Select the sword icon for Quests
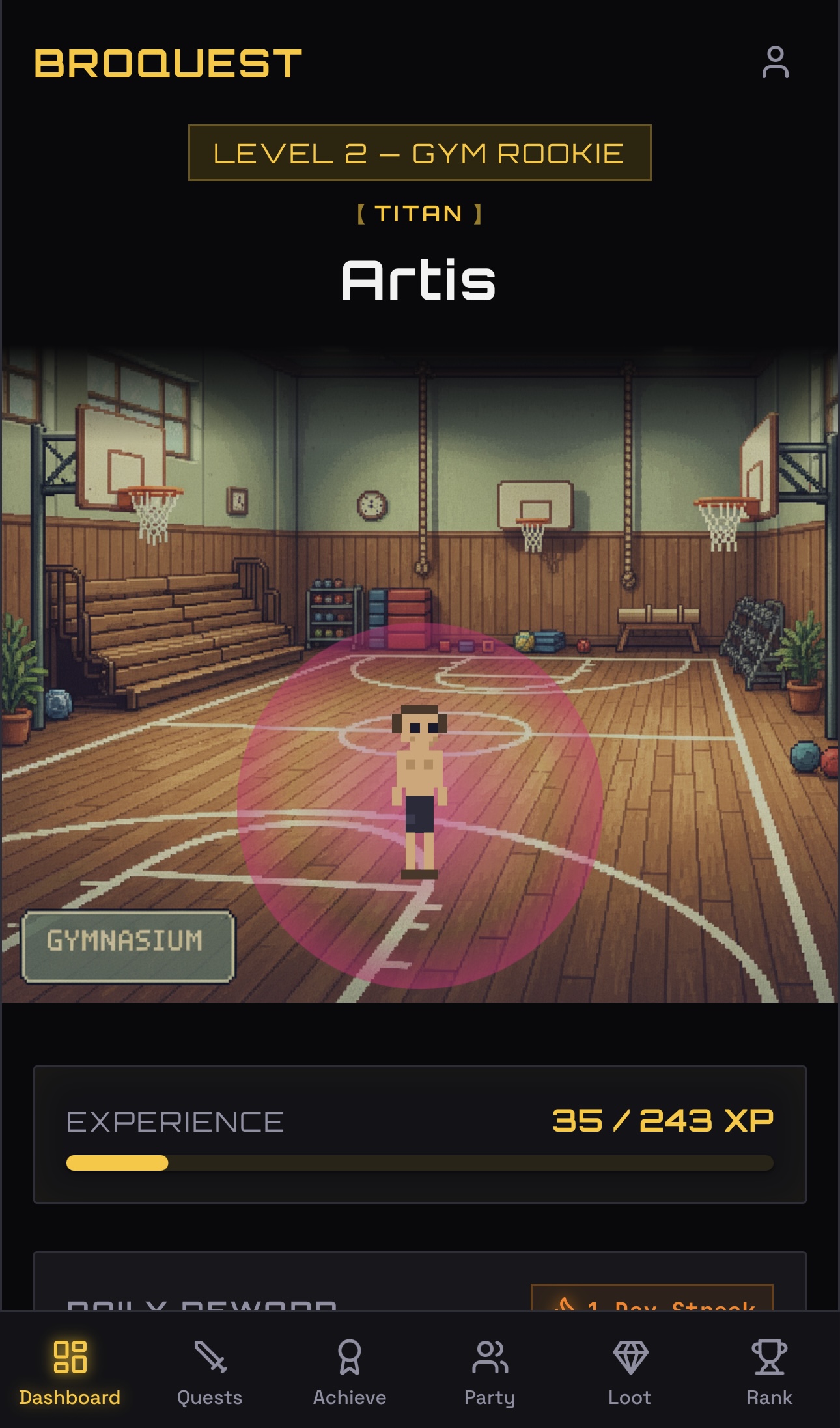The width and height of the screenshot is (840, 1428). (x=210, y=1355)
